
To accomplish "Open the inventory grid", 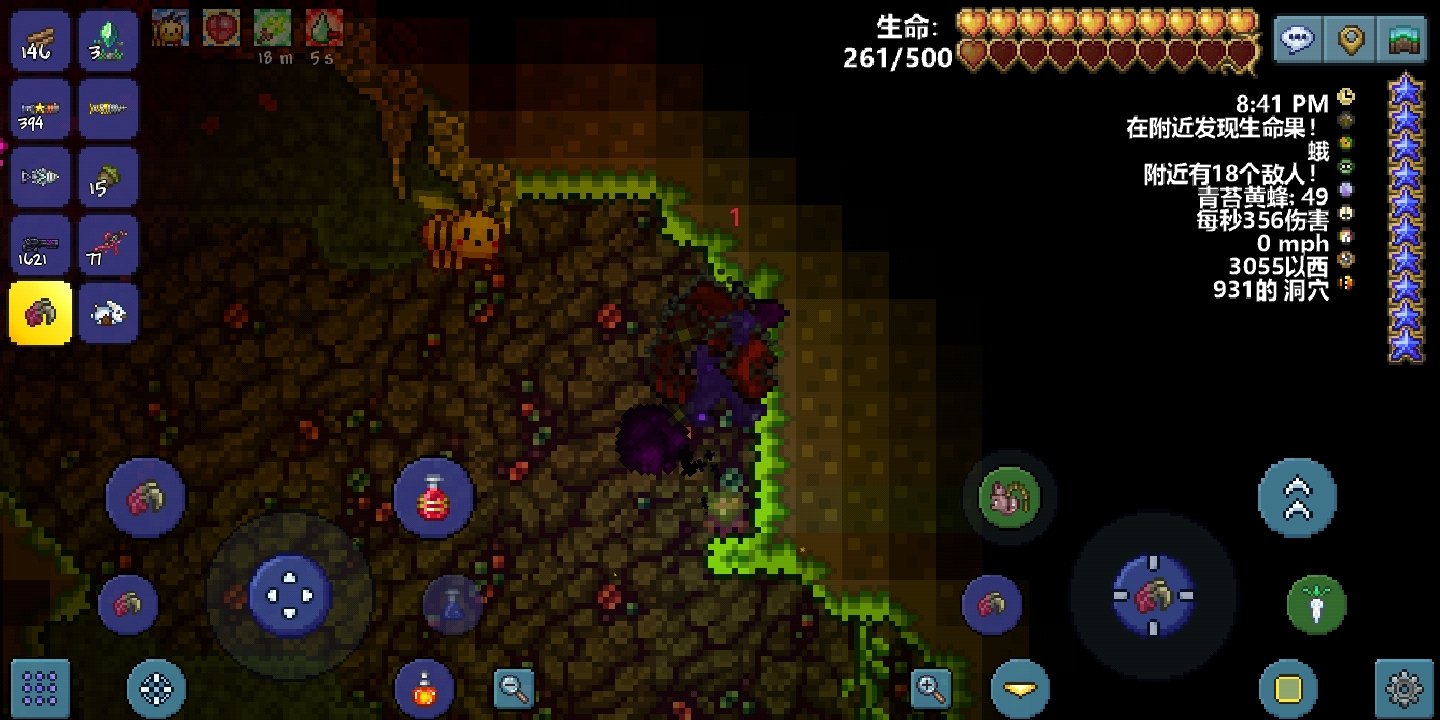I will tap(40, 689).
